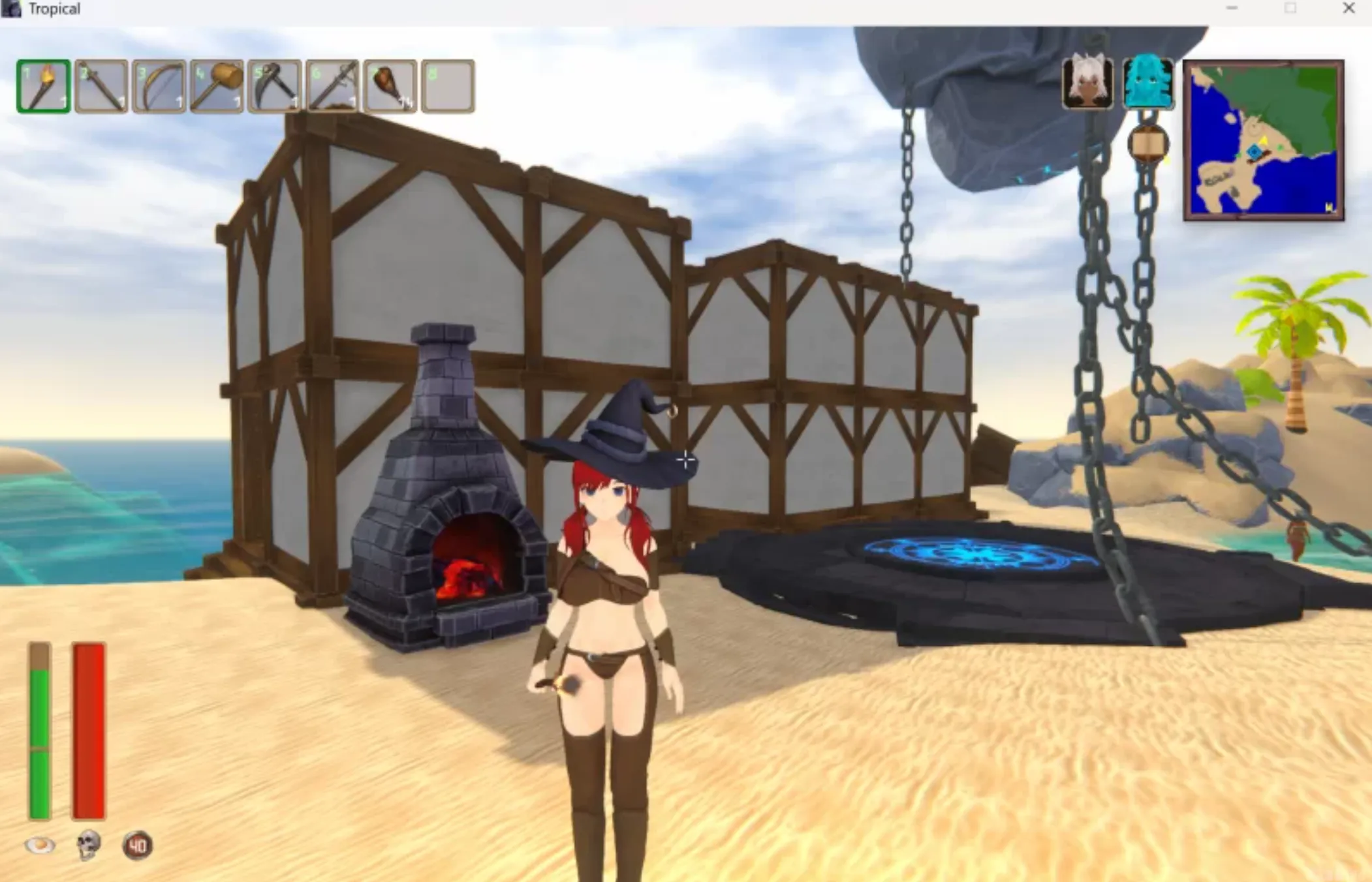Select the fishing rod in slot 6

(333, 87)
